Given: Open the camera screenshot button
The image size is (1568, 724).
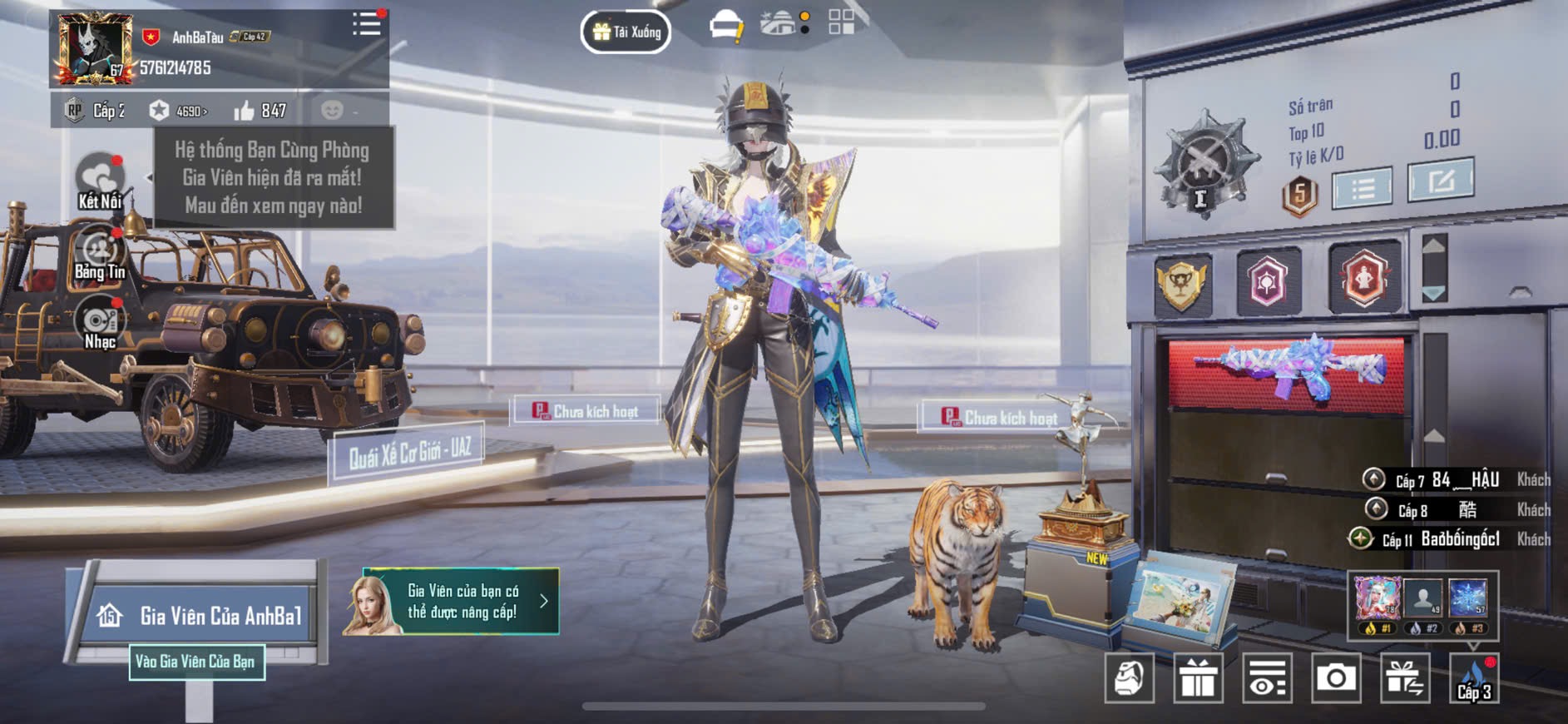Looking at the screenshot, I should (1336, 678).
